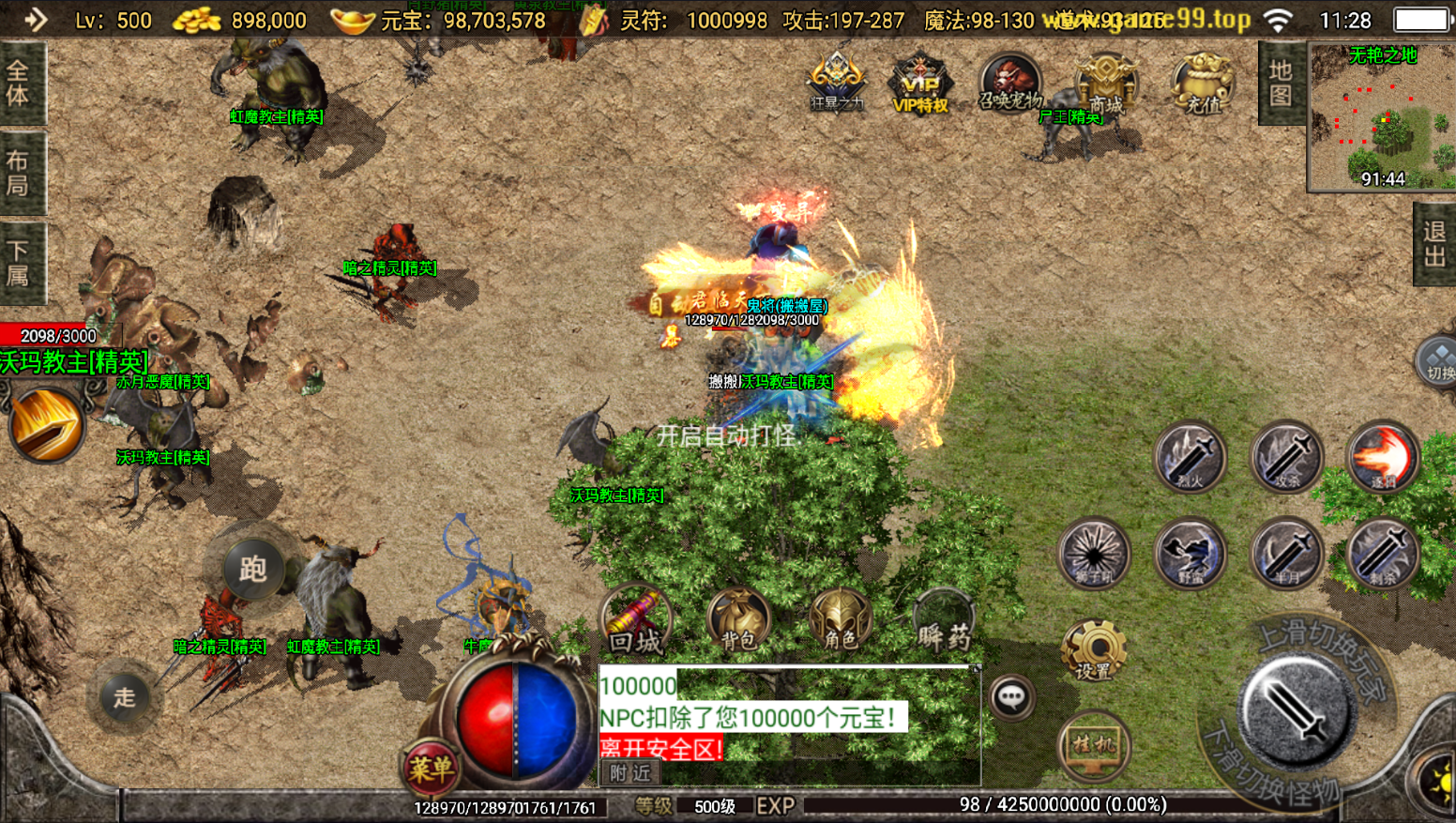
Task: Open the 菜单 menu button
Action: tap(431, 769)
